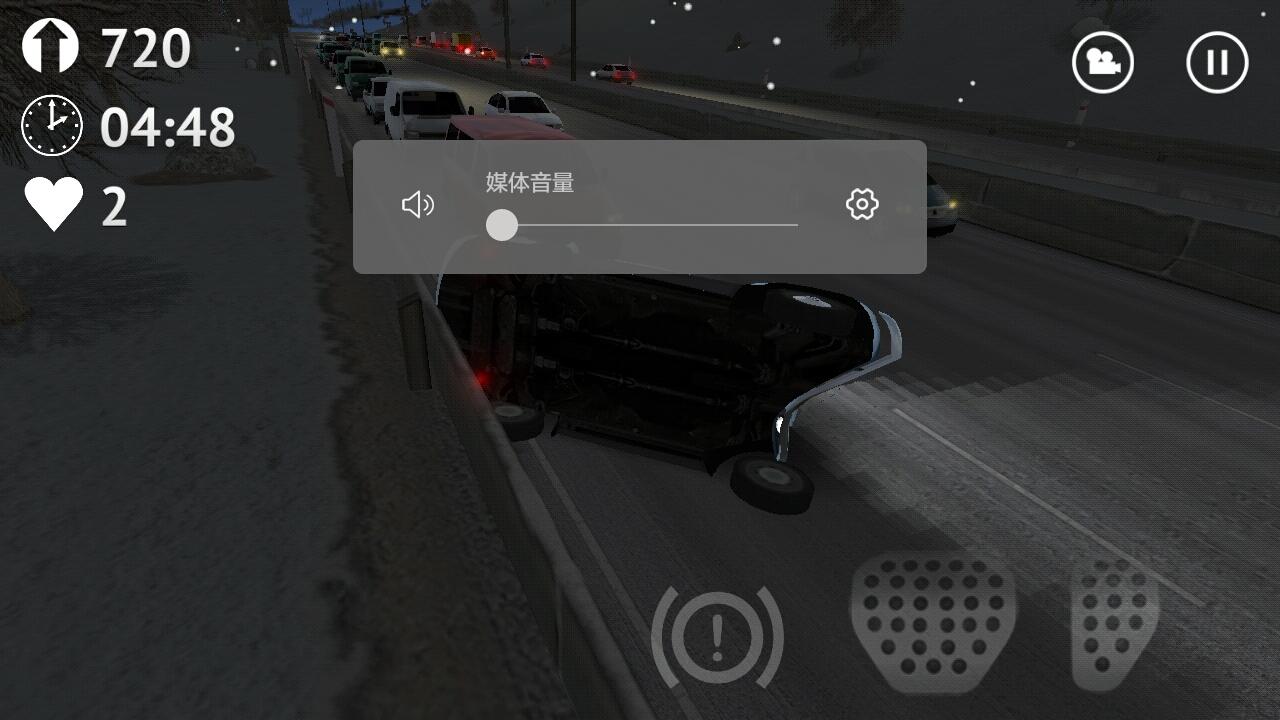Click the clock icon beside the timer
The width and height of the screenshot is (1280, 720).
tap(49, 125)
